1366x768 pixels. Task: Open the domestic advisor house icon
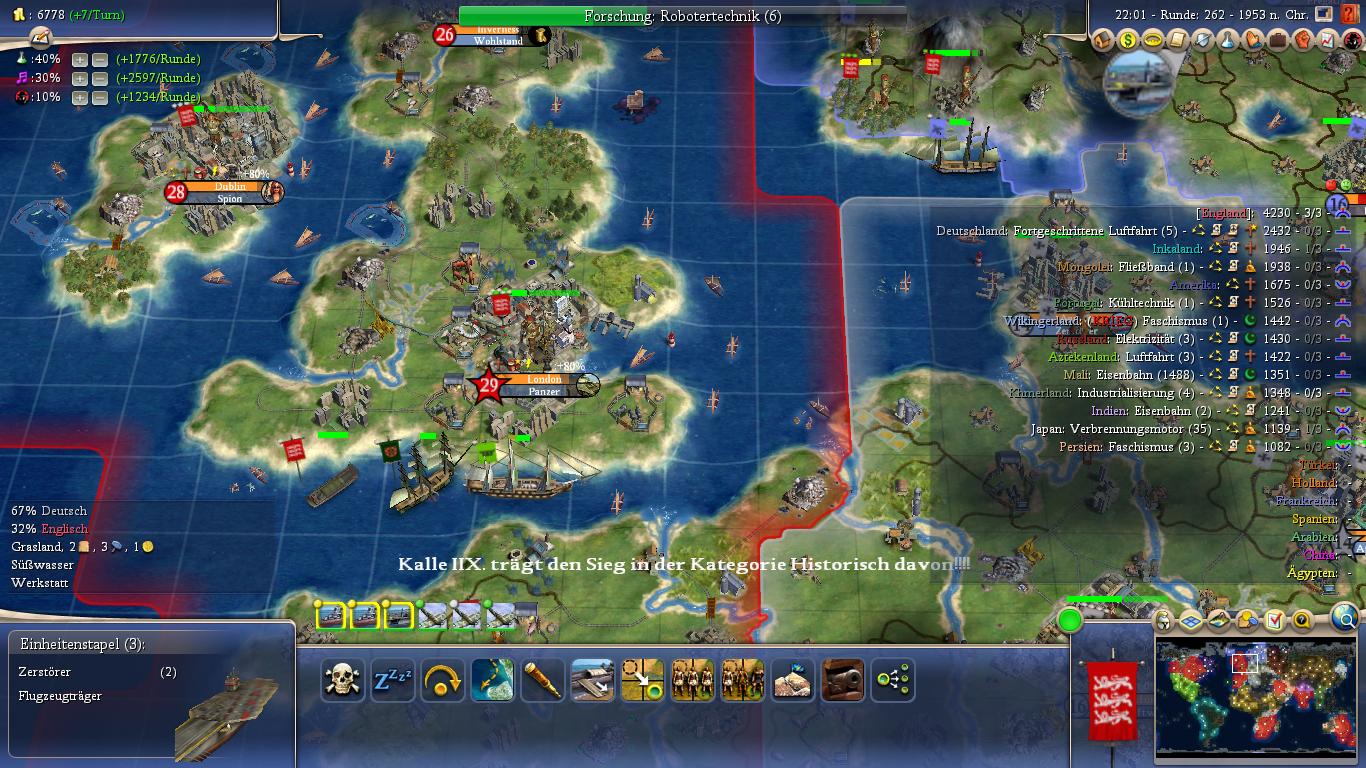(x=1103, y=40)
